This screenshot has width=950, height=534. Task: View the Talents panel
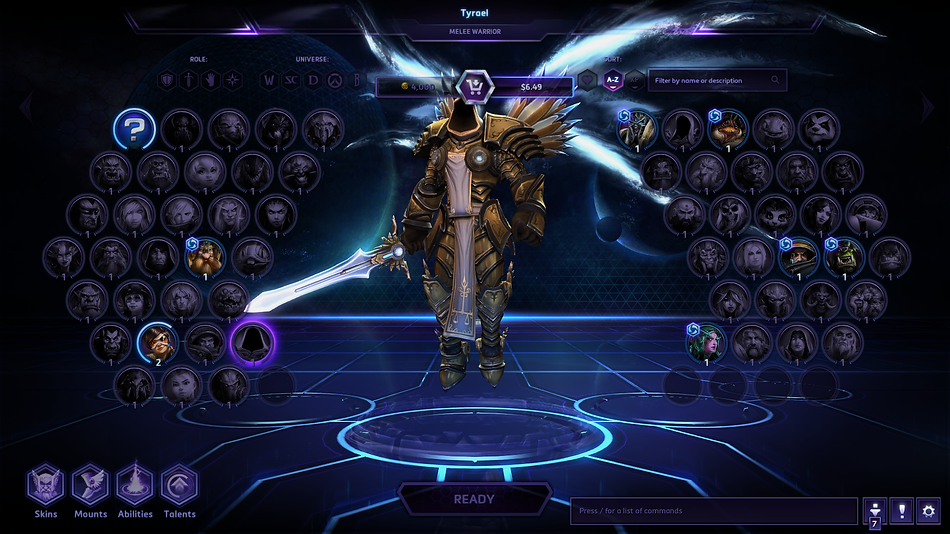click(180, 486)
